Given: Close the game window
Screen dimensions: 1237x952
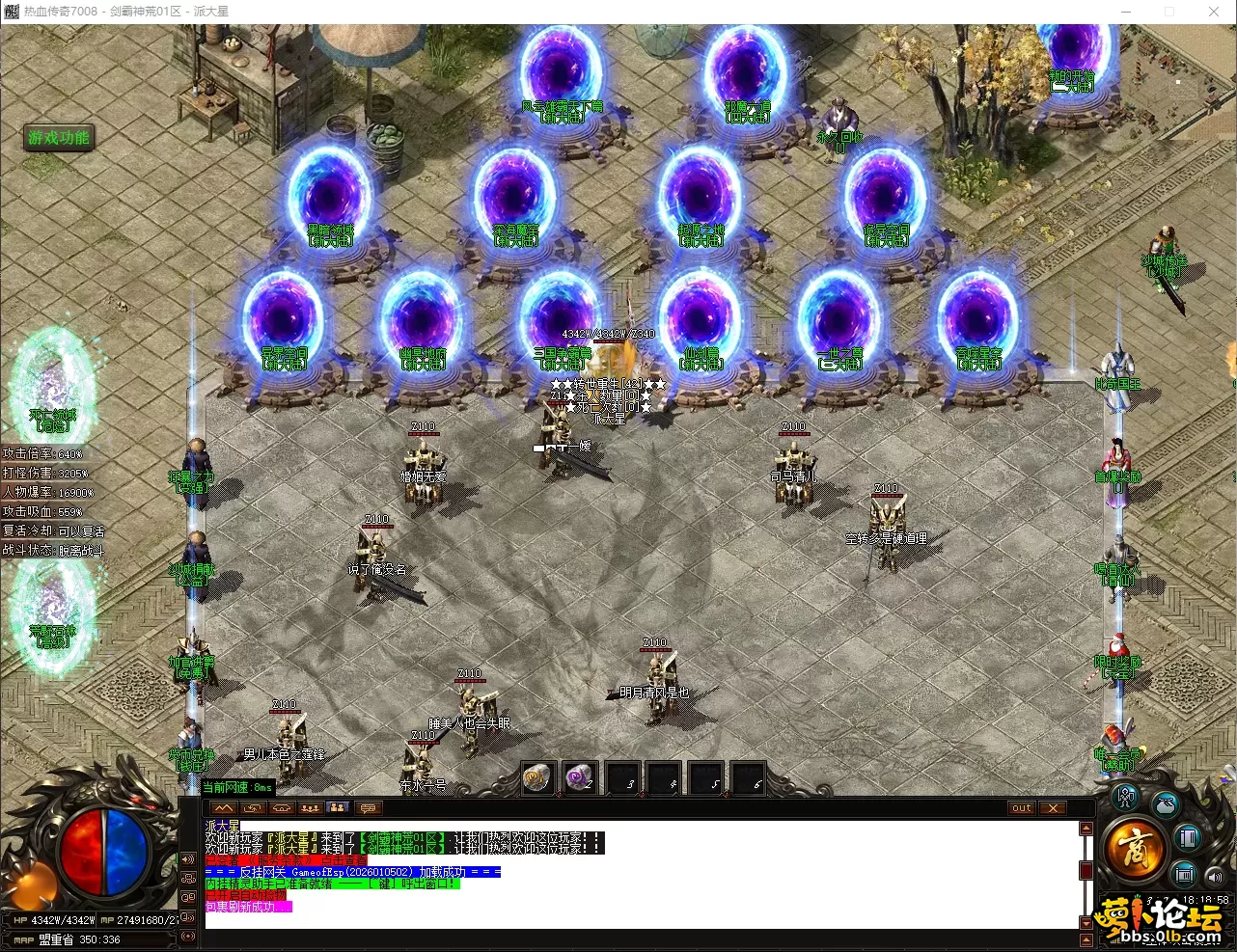Looking at the screenshot, I should (x=1214, y=12).
